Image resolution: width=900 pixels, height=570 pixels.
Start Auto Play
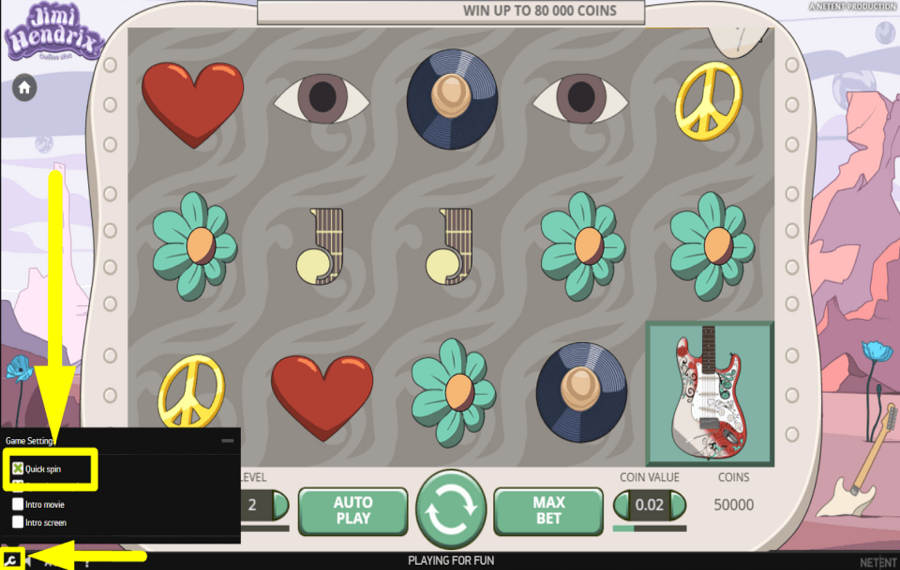coord(352,510)
